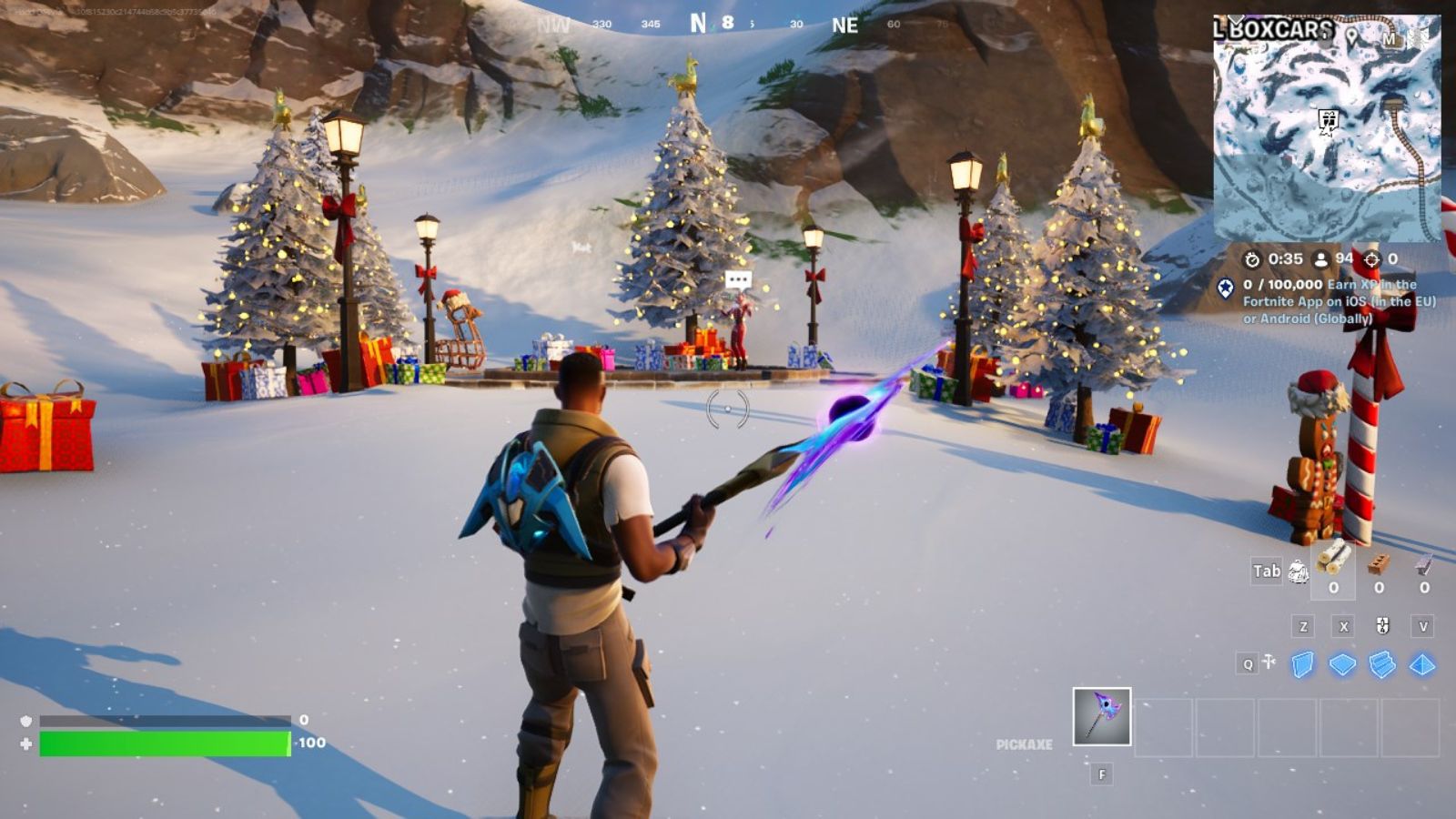This screenshot has height=819, width=1456.
Task: Click the eliminations crosshair icon
Action: (1371, 258)
